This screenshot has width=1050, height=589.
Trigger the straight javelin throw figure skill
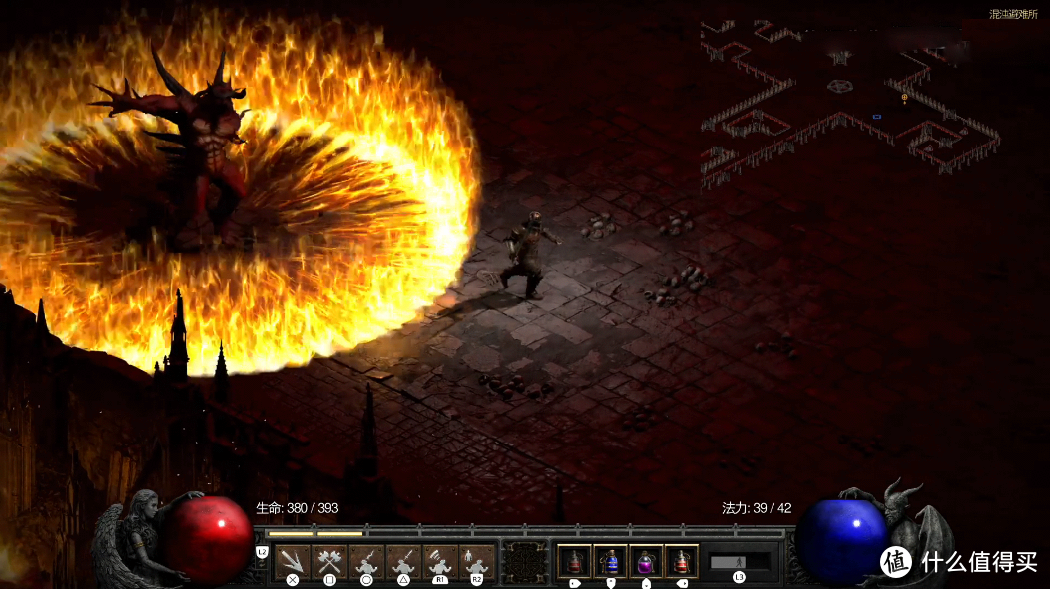(403, 562)
